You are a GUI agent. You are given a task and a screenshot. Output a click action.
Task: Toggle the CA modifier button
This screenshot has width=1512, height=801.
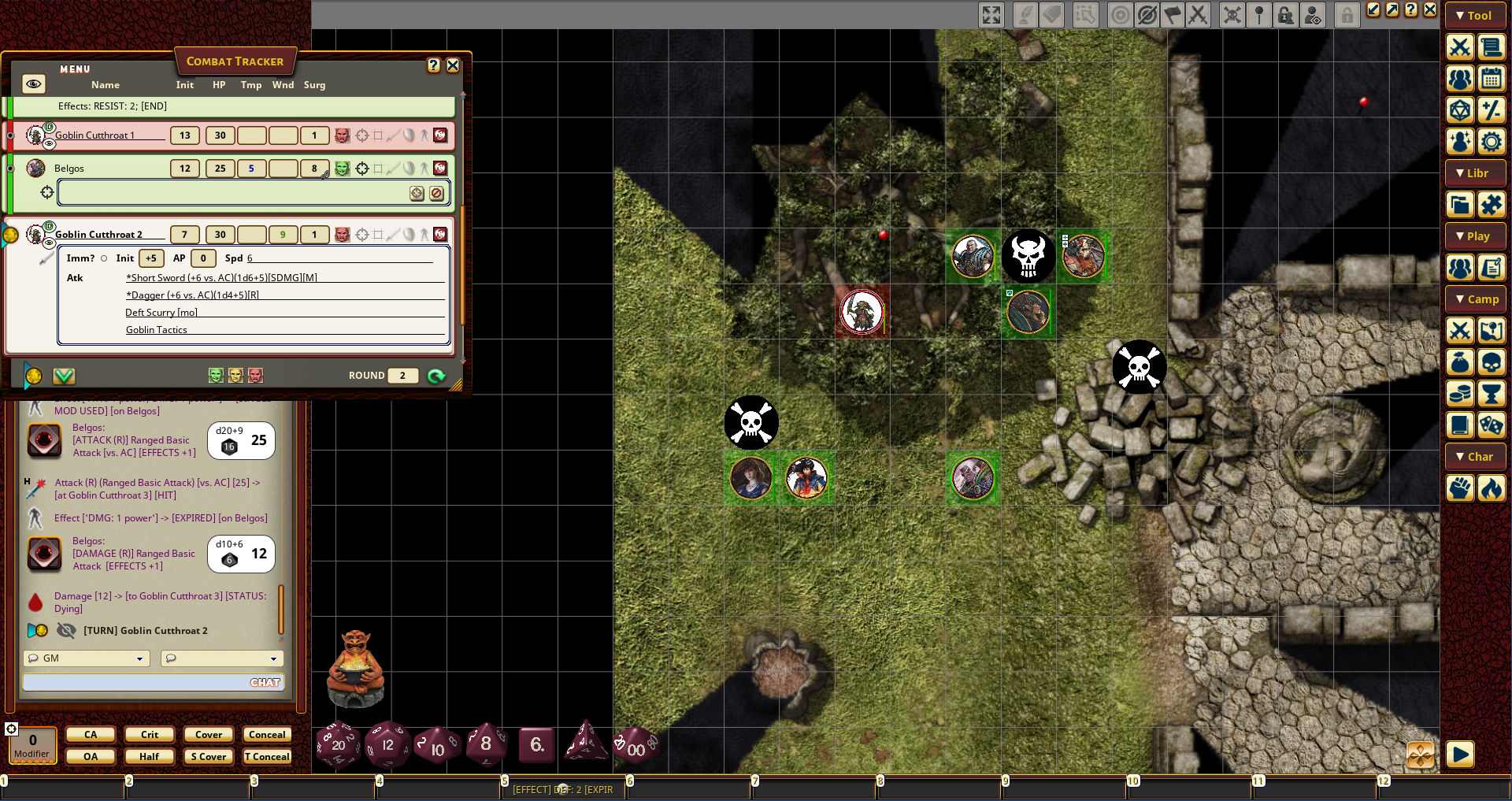(x=91, y=735)
